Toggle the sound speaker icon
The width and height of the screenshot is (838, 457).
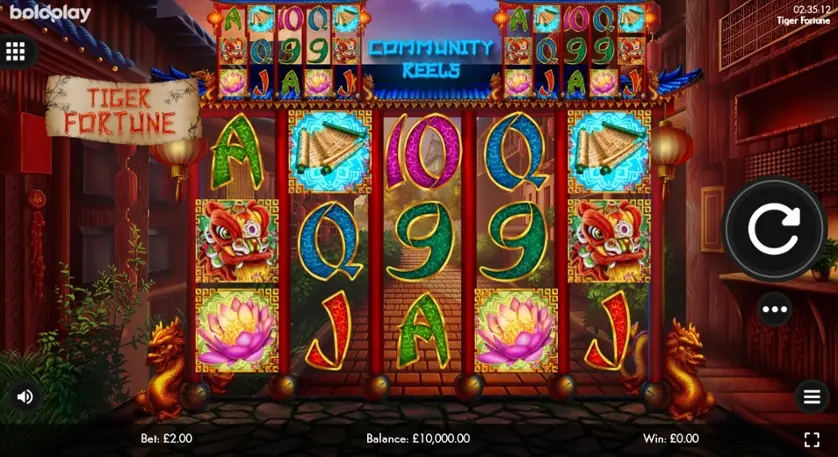[x=25, y=397]
